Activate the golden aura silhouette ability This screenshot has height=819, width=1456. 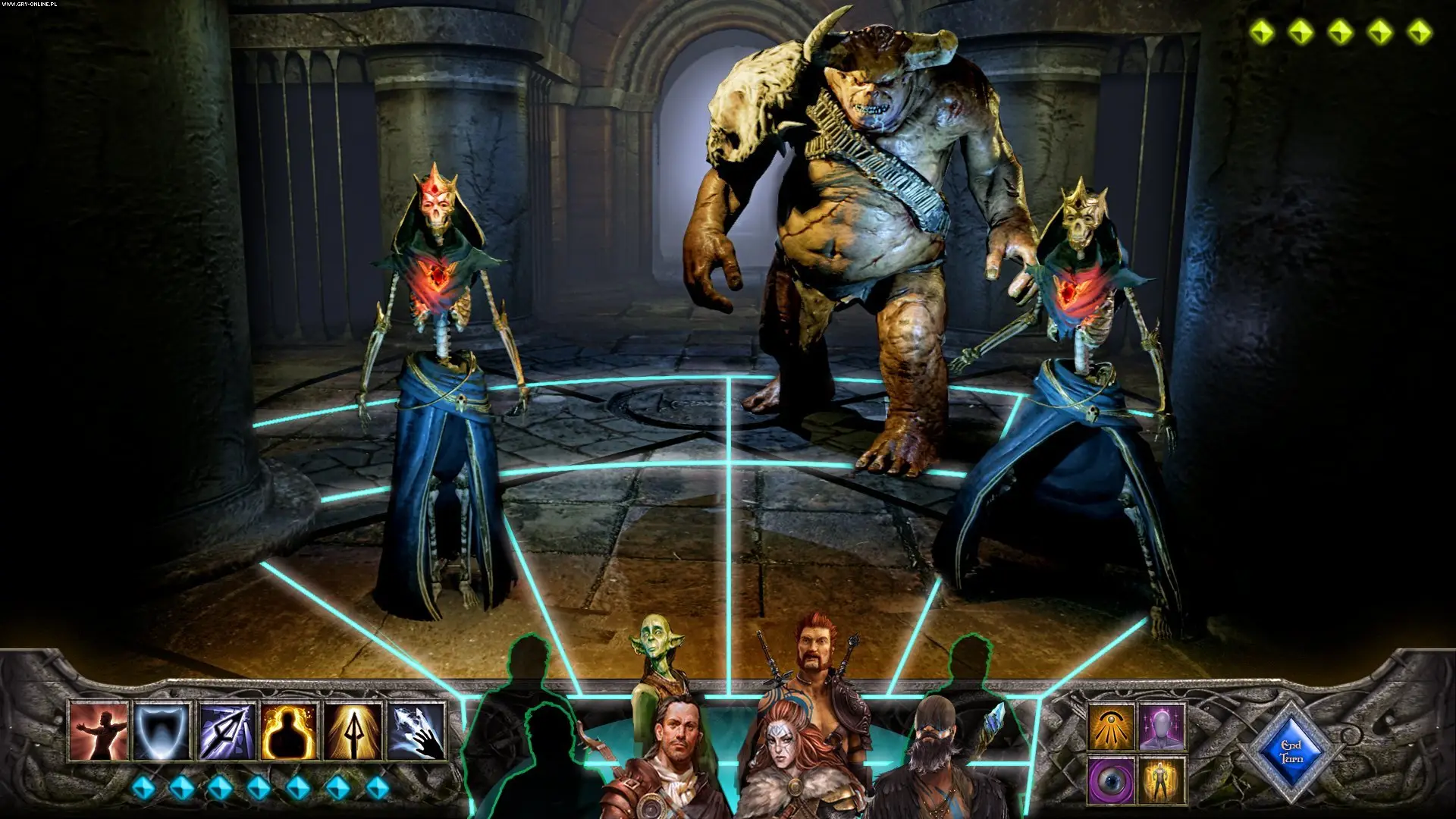(x=289, y=732)
